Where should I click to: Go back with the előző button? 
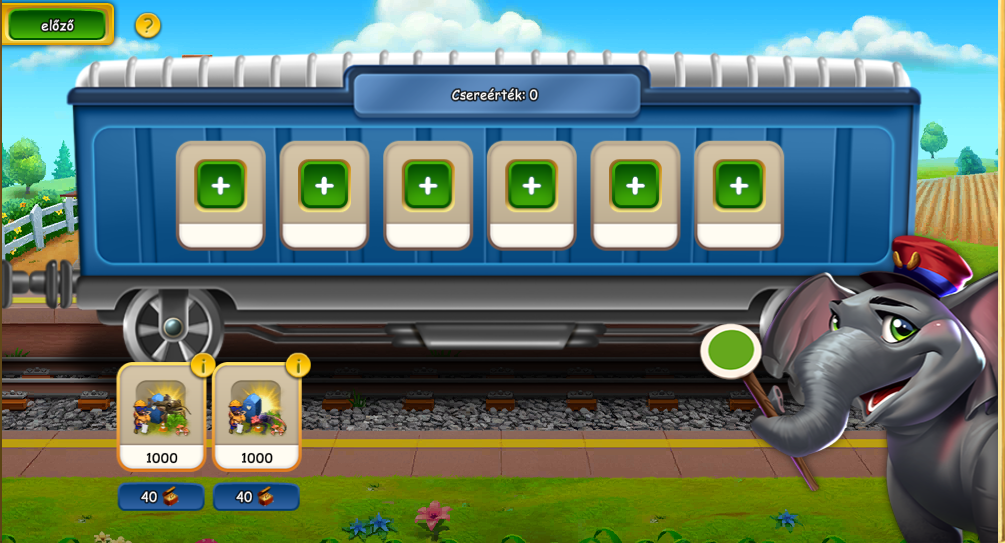58,25
